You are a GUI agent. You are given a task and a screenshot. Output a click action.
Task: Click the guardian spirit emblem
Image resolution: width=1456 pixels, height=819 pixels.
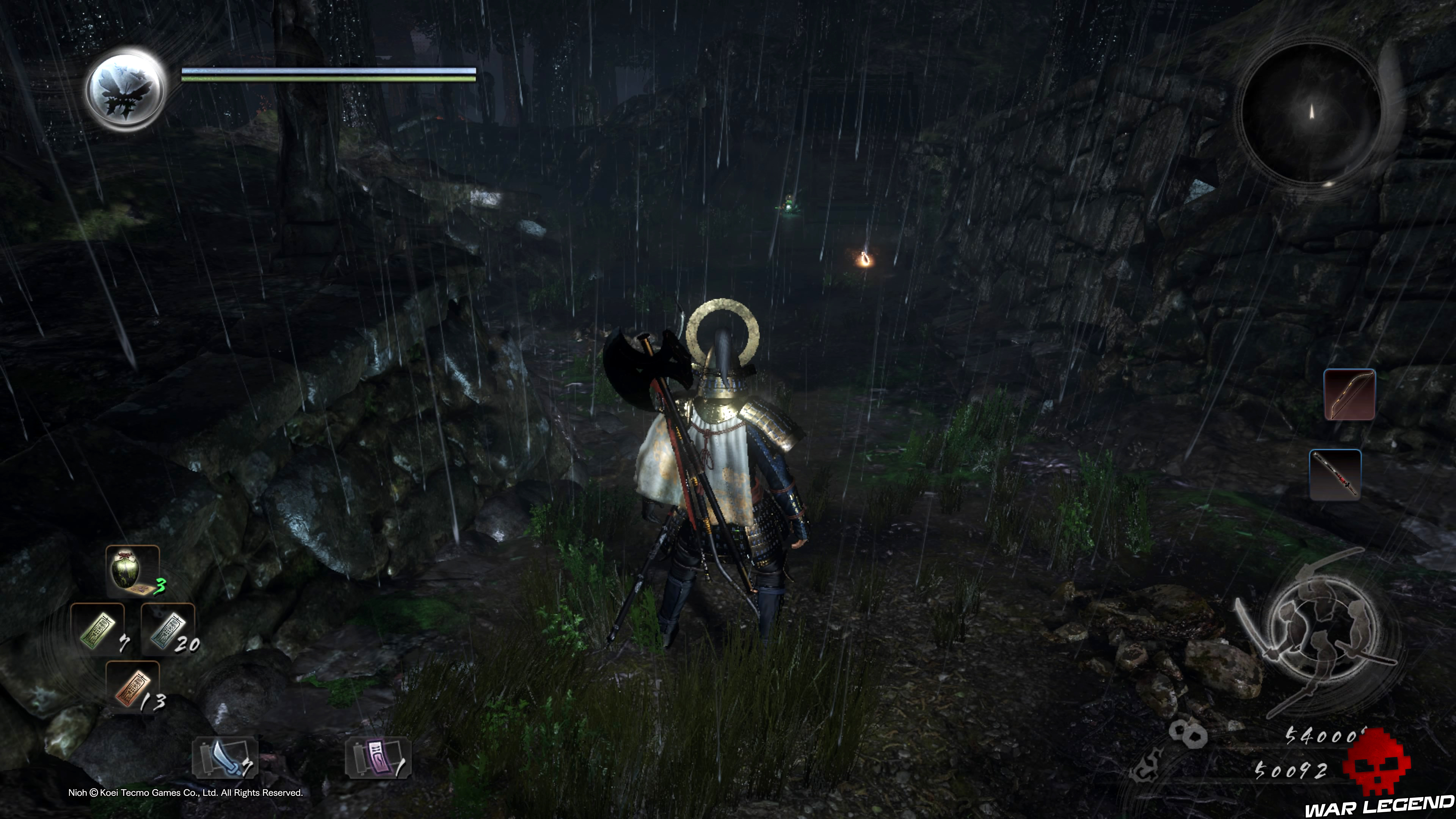[125, 89]
